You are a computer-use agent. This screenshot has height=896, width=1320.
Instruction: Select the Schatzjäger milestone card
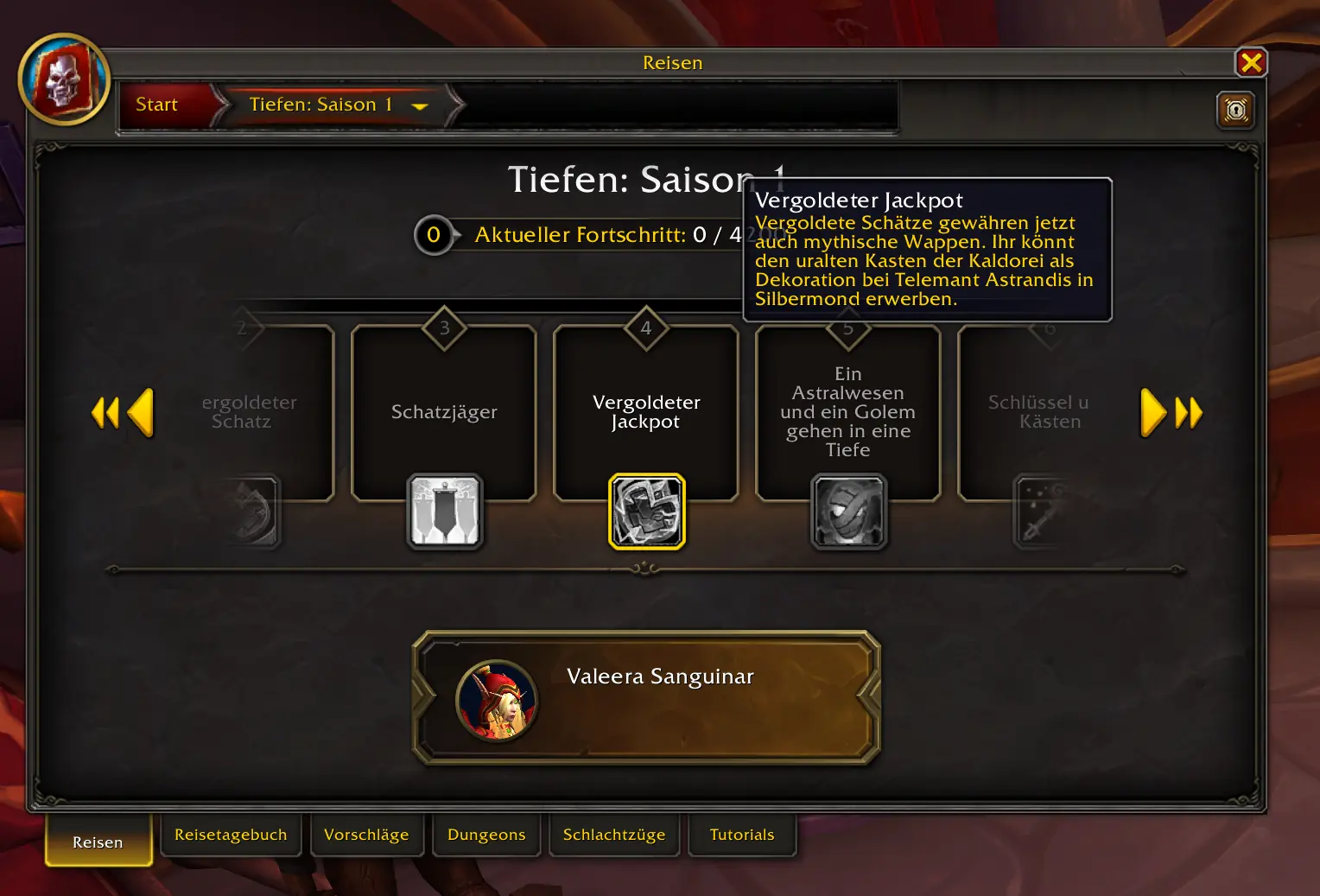pos(444,411)
